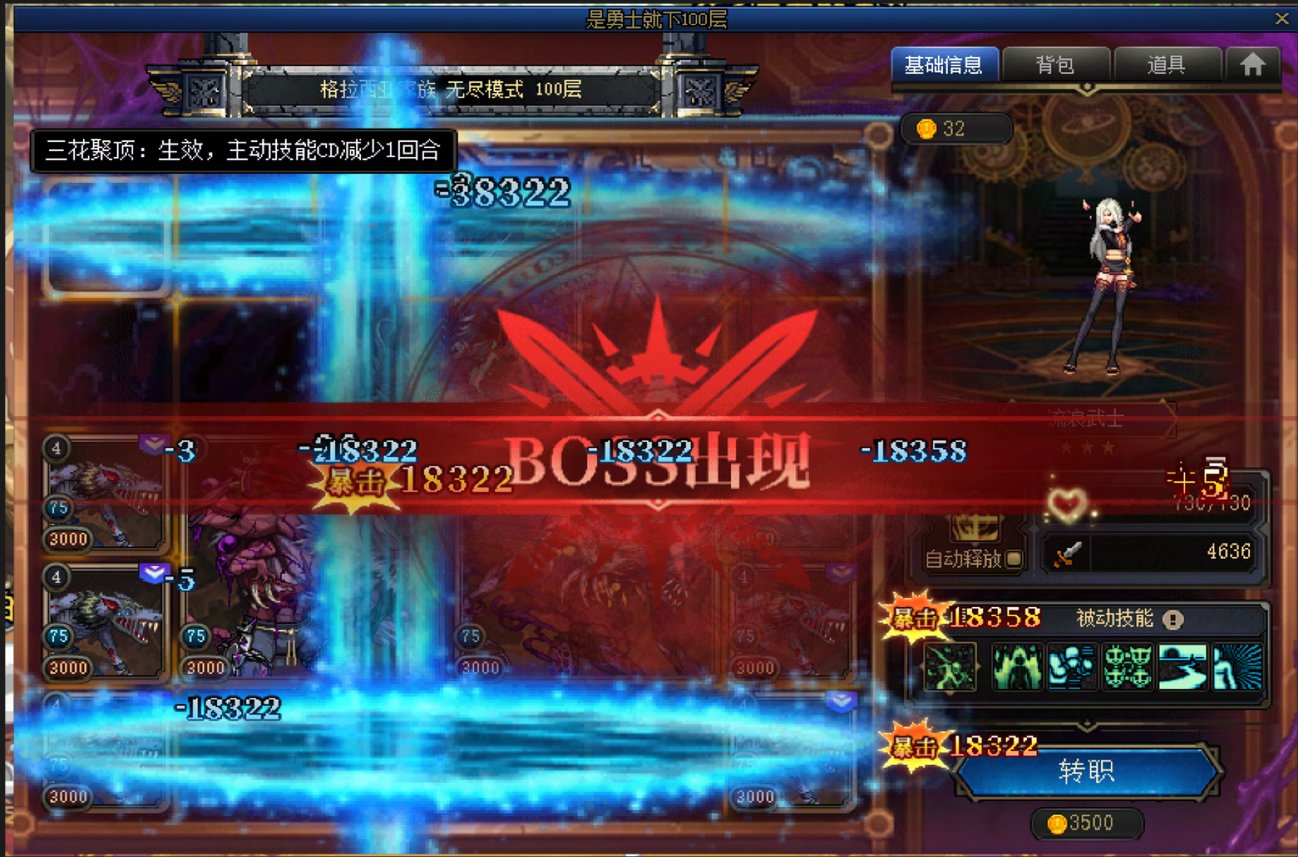Image resolution: width=1298 pixels, height=857 pixels.
Task: Select the first passive skill icon
Action: coord(950,668)
